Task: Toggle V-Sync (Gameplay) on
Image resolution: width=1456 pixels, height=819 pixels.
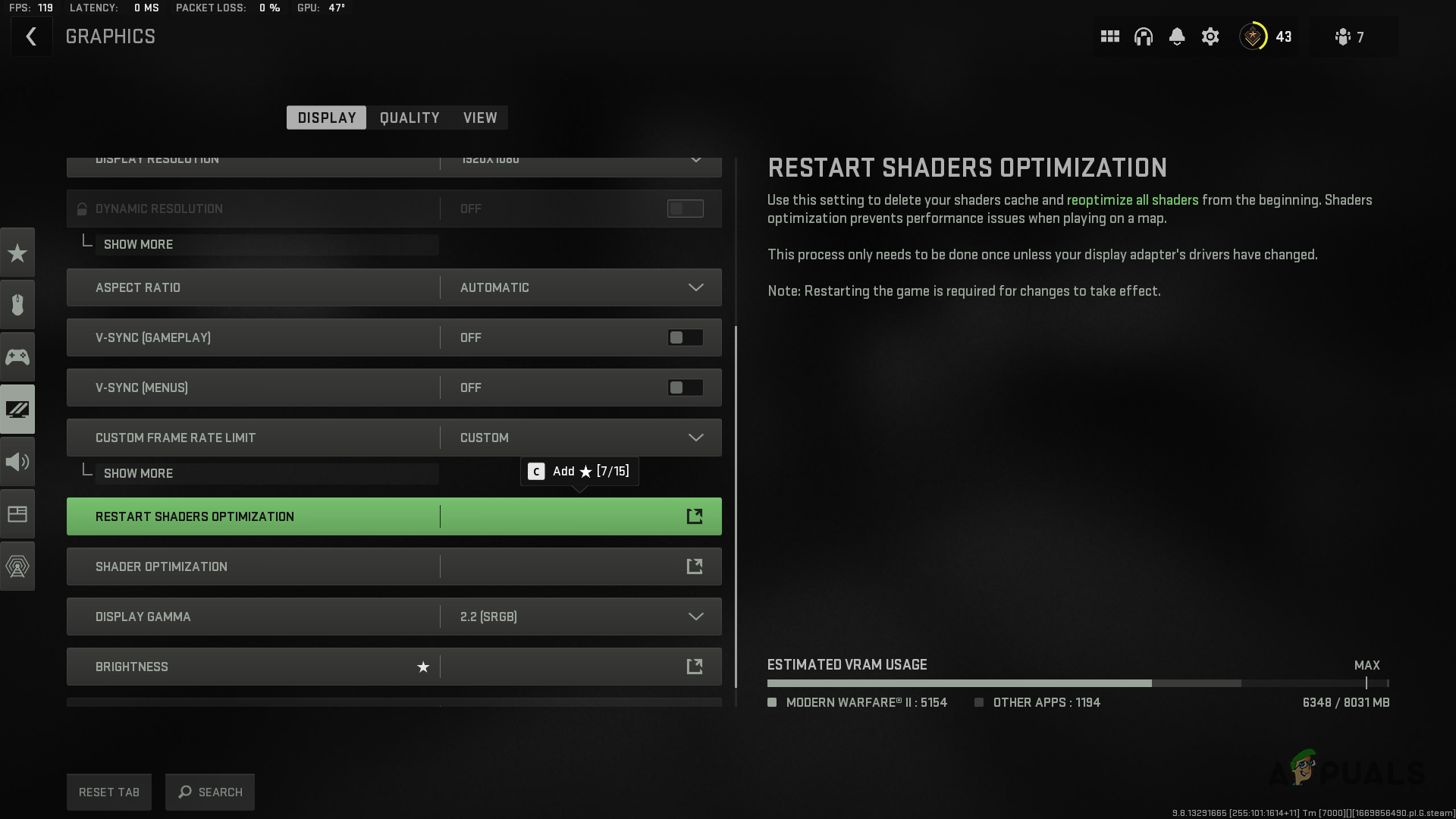Action: pos(684,337)
